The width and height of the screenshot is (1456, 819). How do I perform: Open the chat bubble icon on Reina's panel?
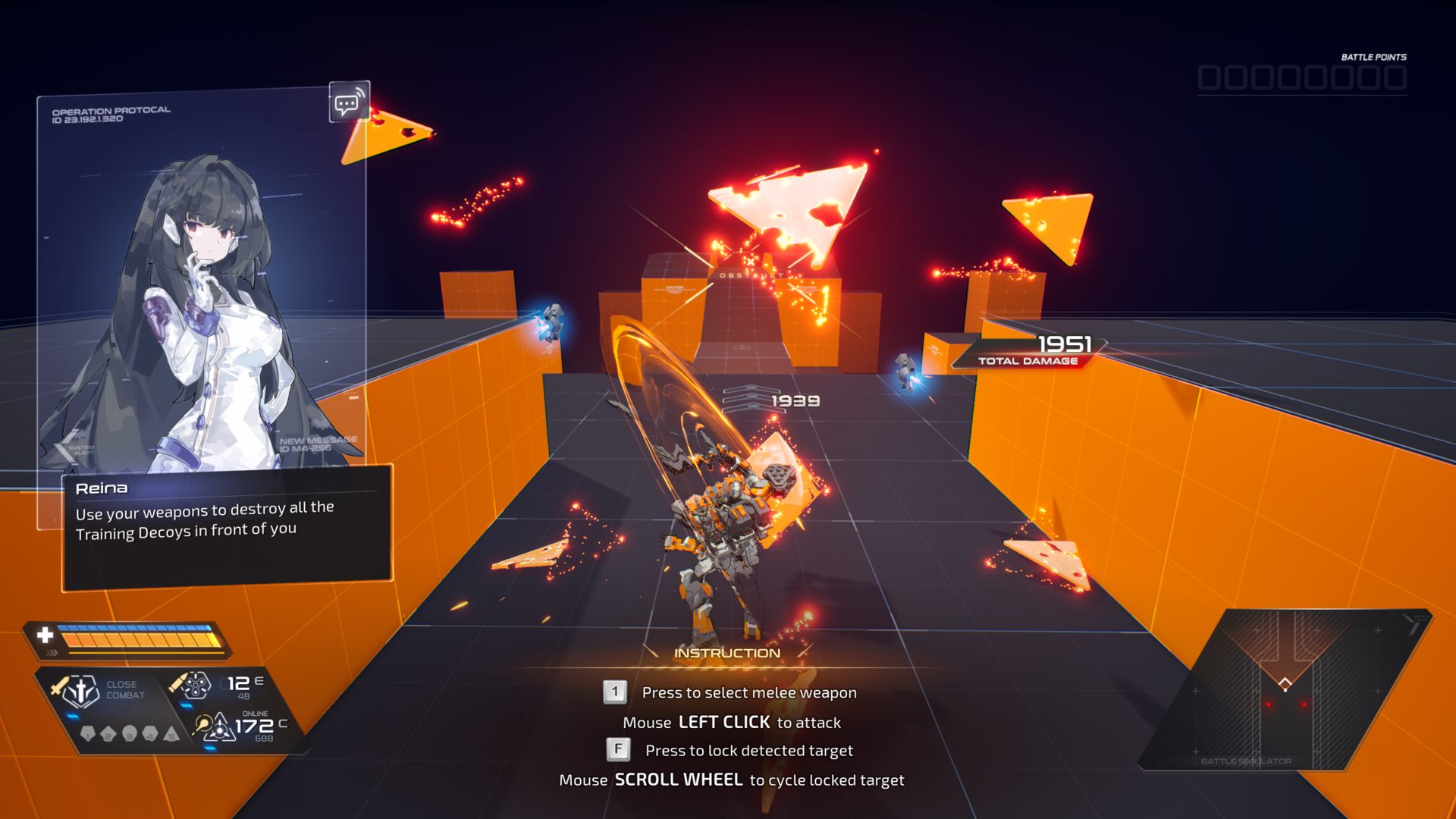tap(349, 102)
